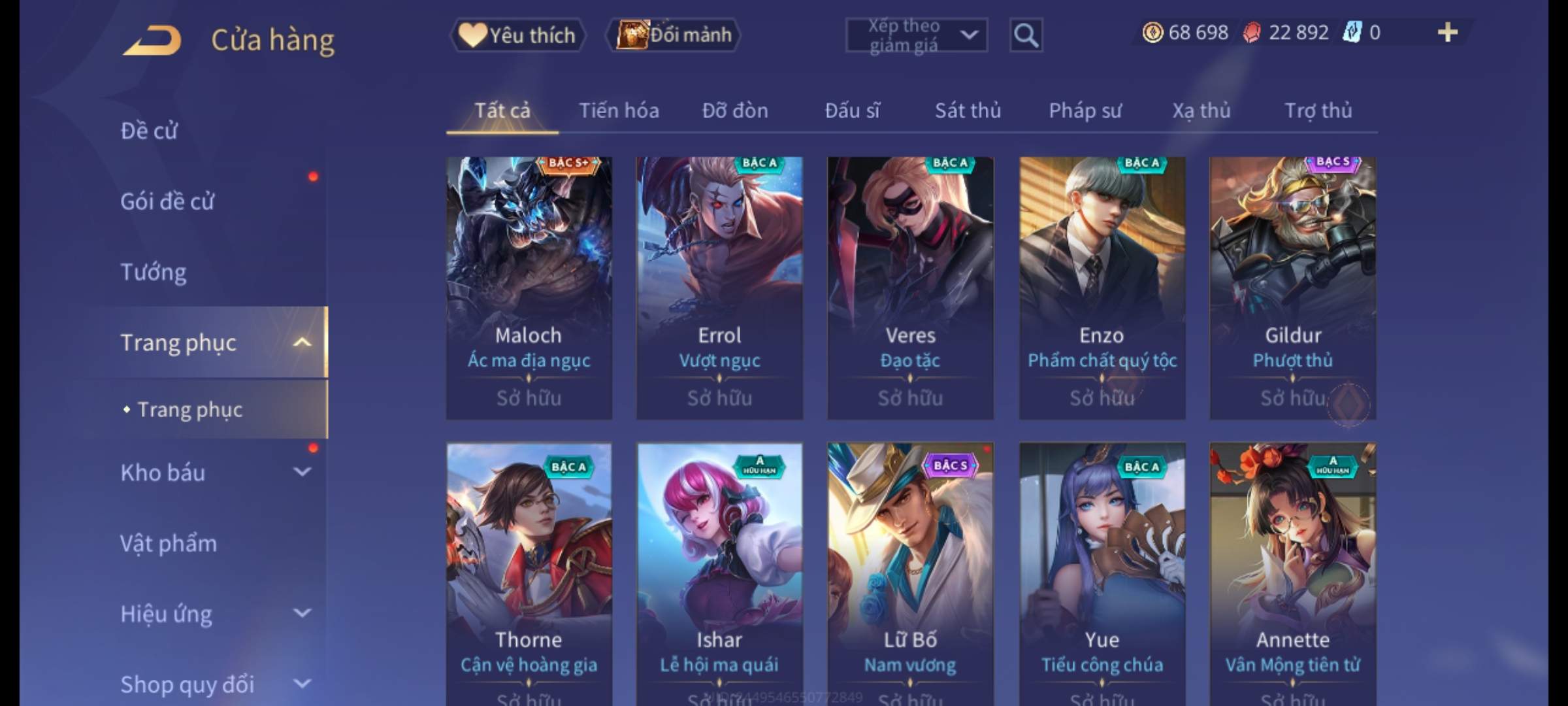Open the Đề cử menu entry
1568x706 pixels.
(149, 131)
